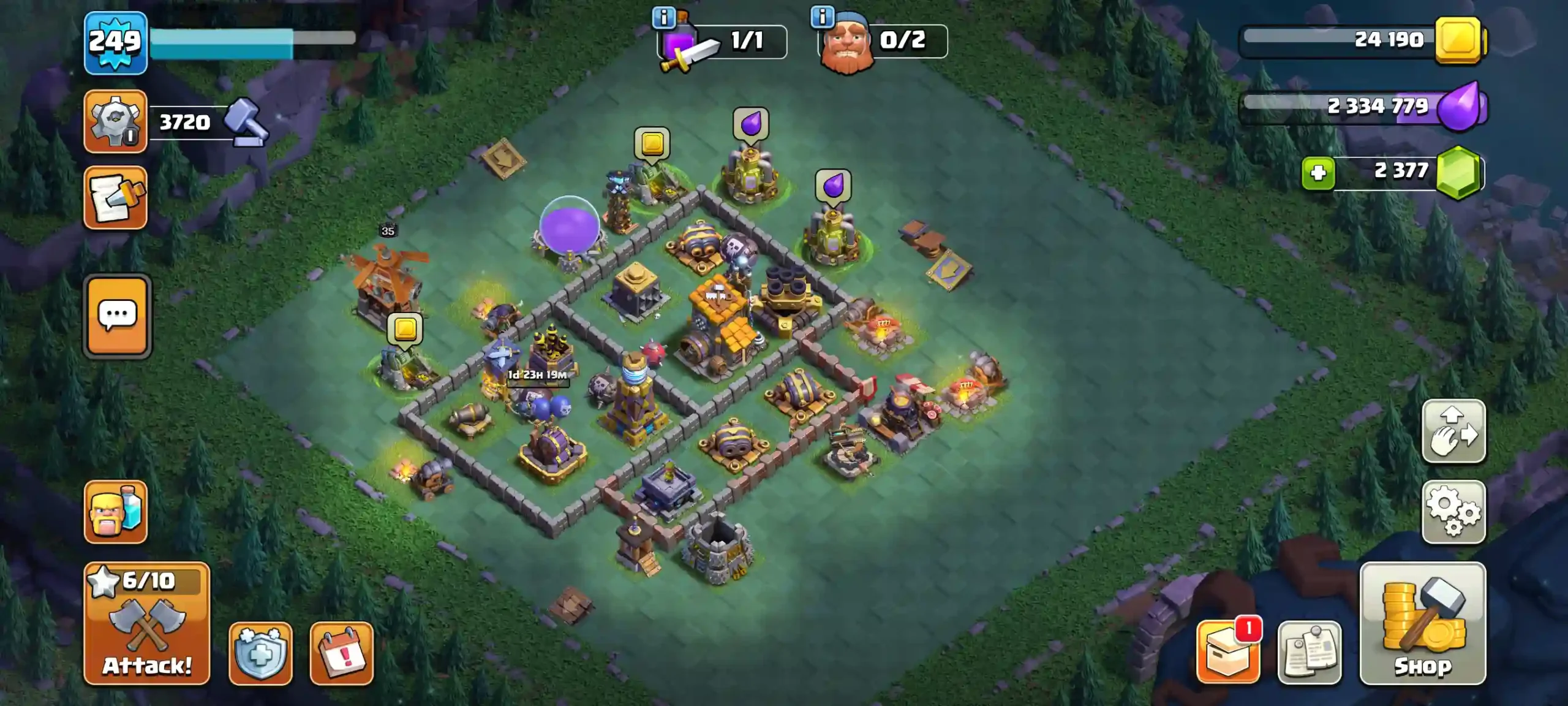Open the chat speech bubble panel
Screen dimensions: 1568x706
117,316
